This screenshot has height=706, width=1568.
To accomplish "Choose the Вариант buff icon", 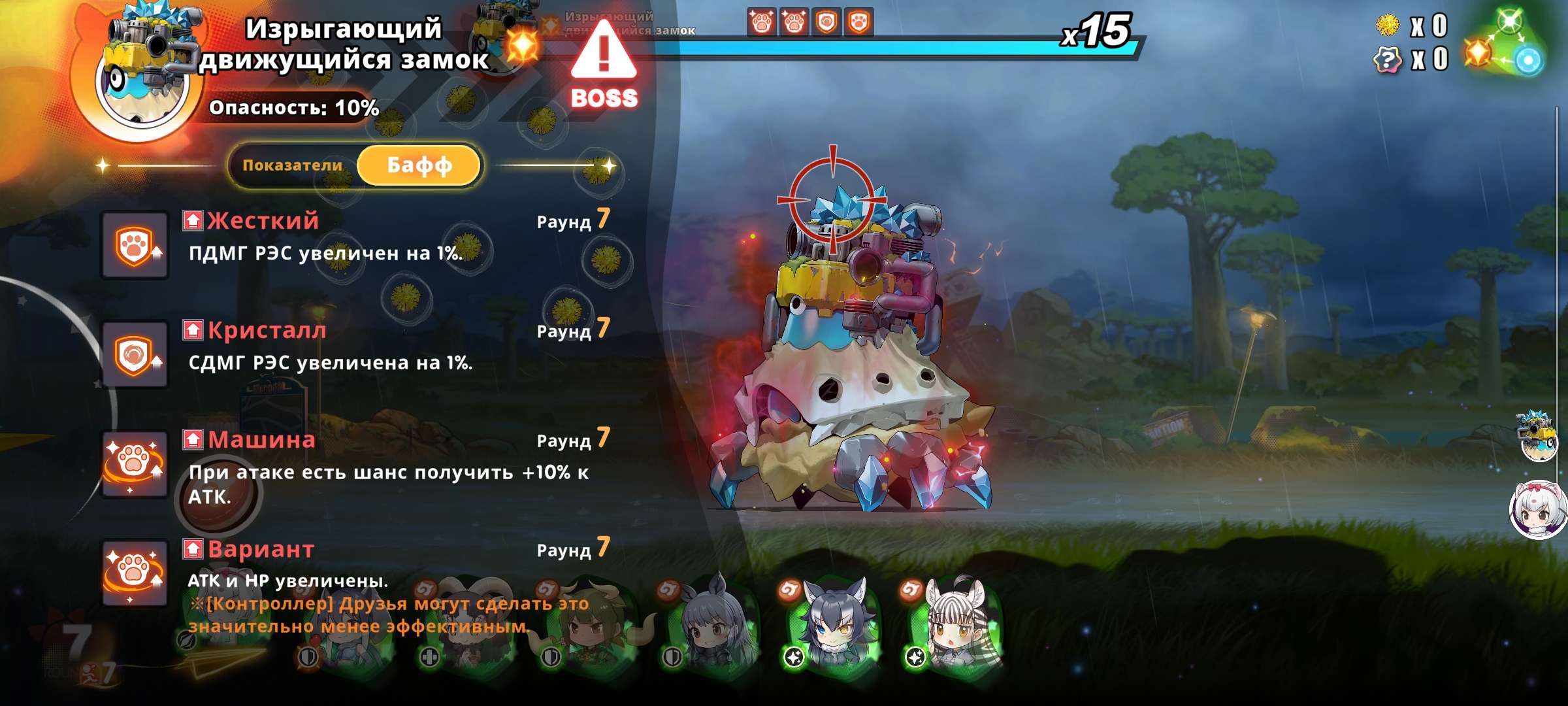I will pos(135,573).
